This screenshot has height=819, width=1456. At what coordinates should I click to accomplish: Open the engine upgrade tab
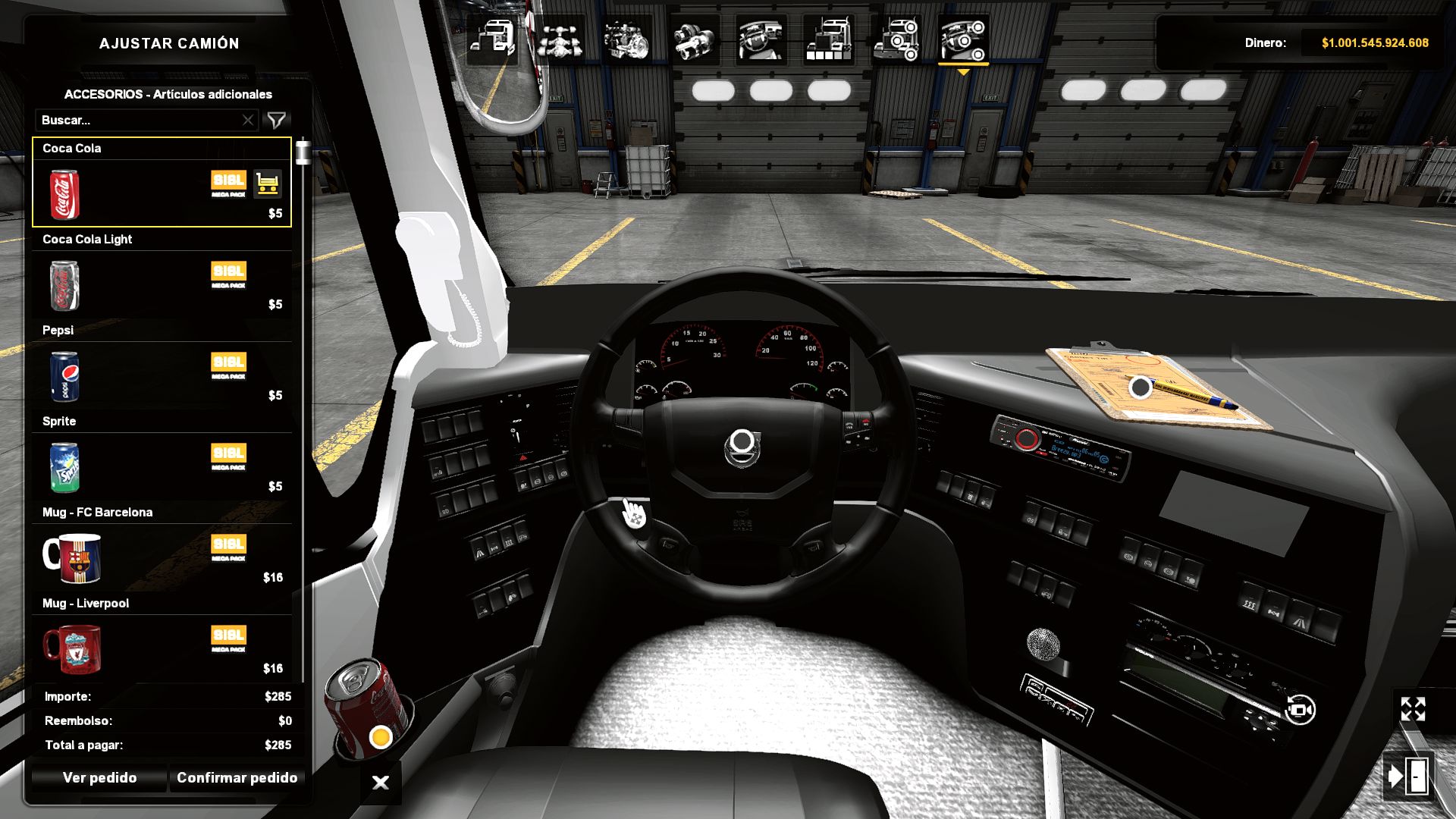click(626, 39)
